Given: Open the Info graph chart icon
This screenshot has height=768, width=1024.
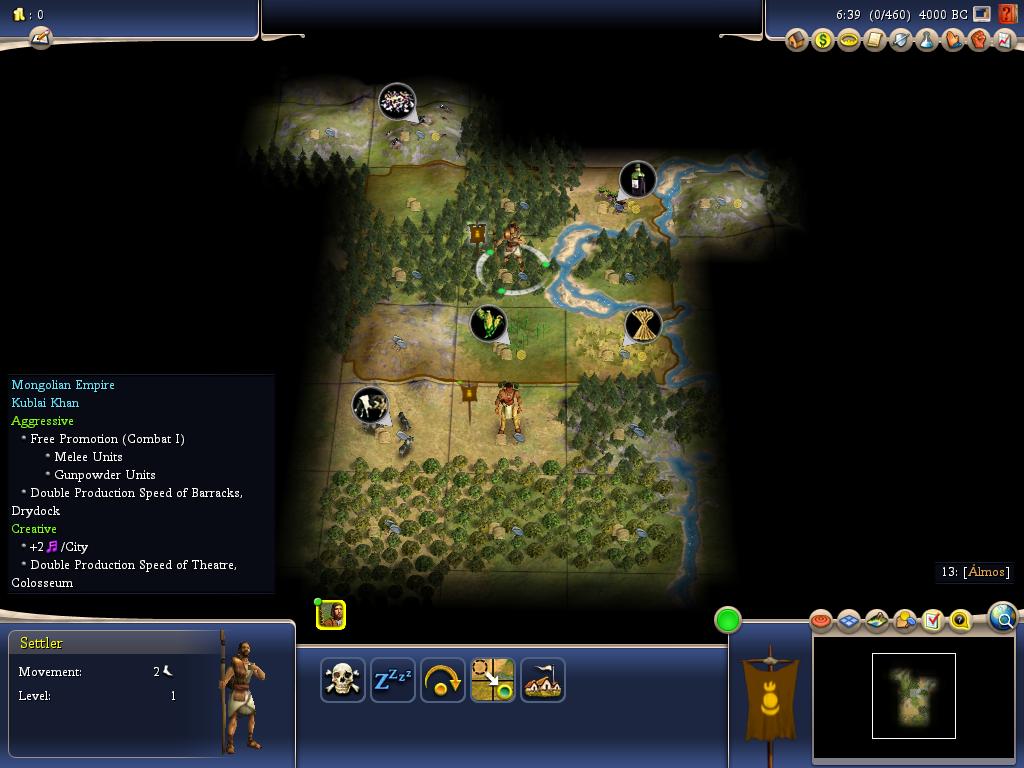Looking at the screenshot, I should pos(1004,40).
